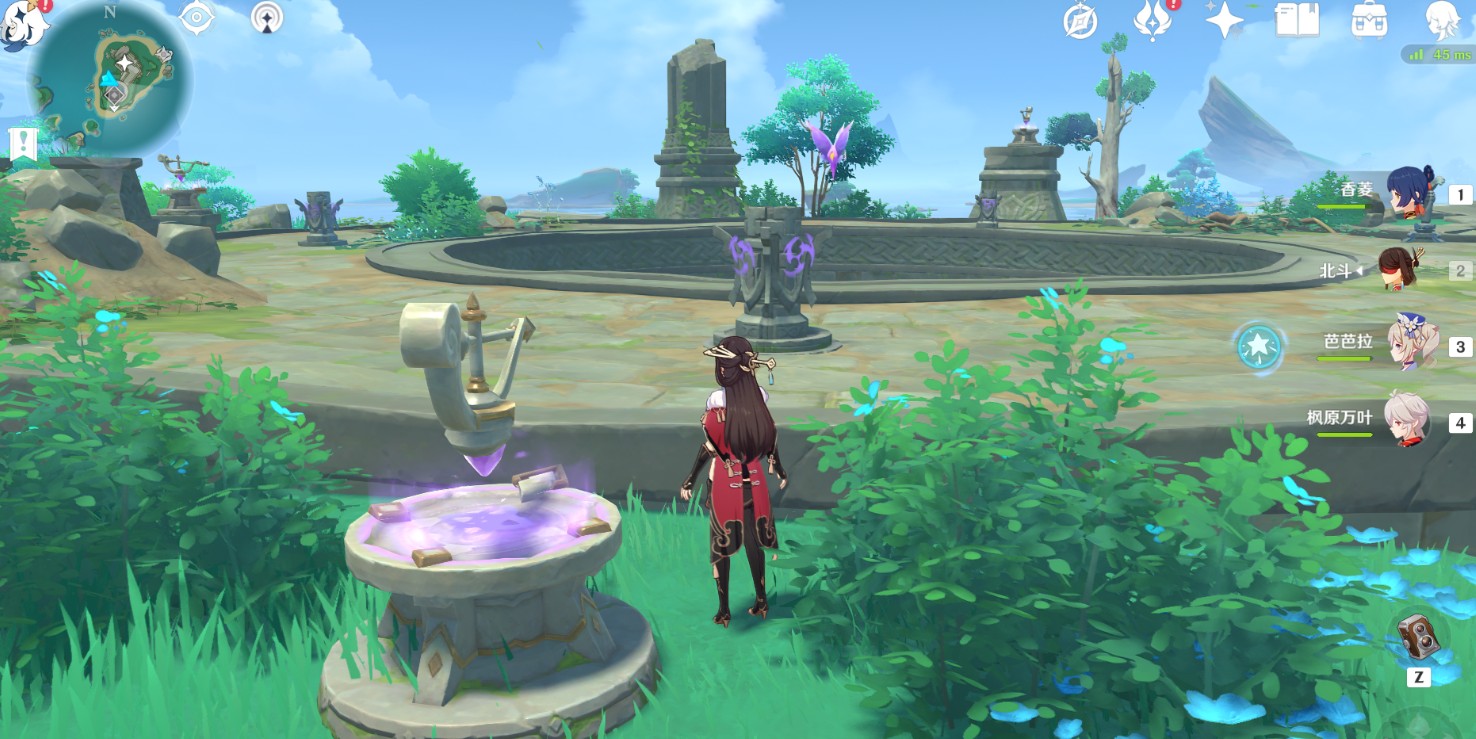This screenshot has width=1476, height=739.
Task: Open the winged battle pass icon
Action: coord(1152,21)
